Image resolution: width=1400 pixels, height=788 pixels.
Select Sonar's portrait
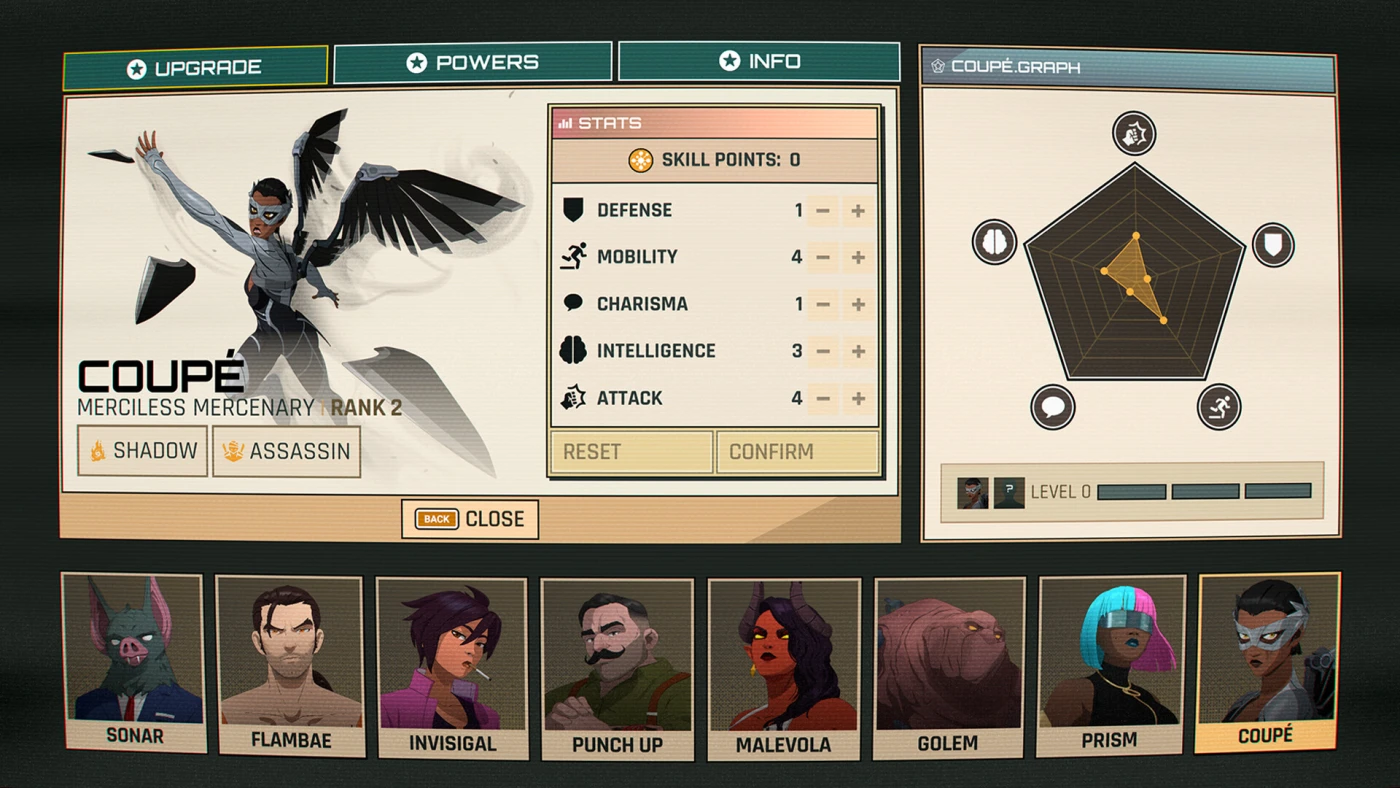click(x=133, y=661)
